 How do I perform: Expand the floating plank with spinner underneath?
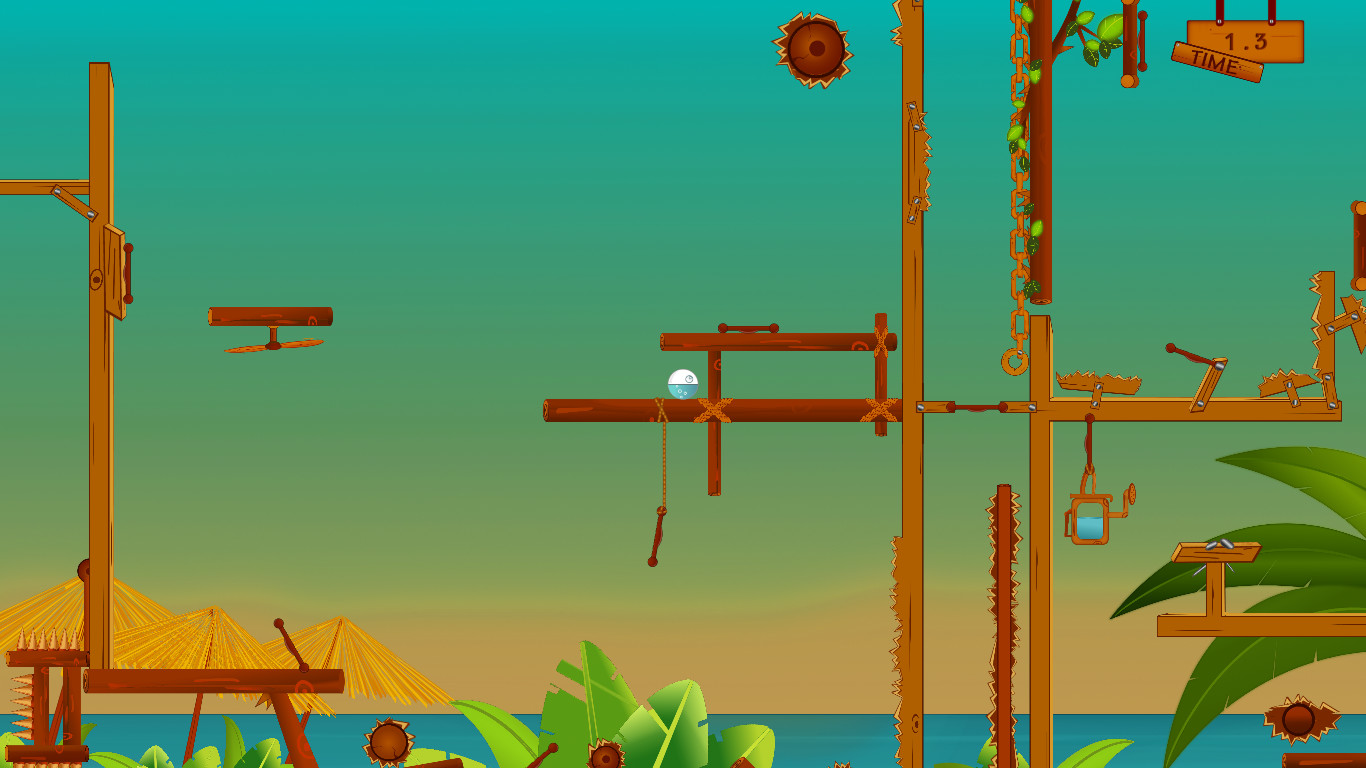tap(268, 315)
